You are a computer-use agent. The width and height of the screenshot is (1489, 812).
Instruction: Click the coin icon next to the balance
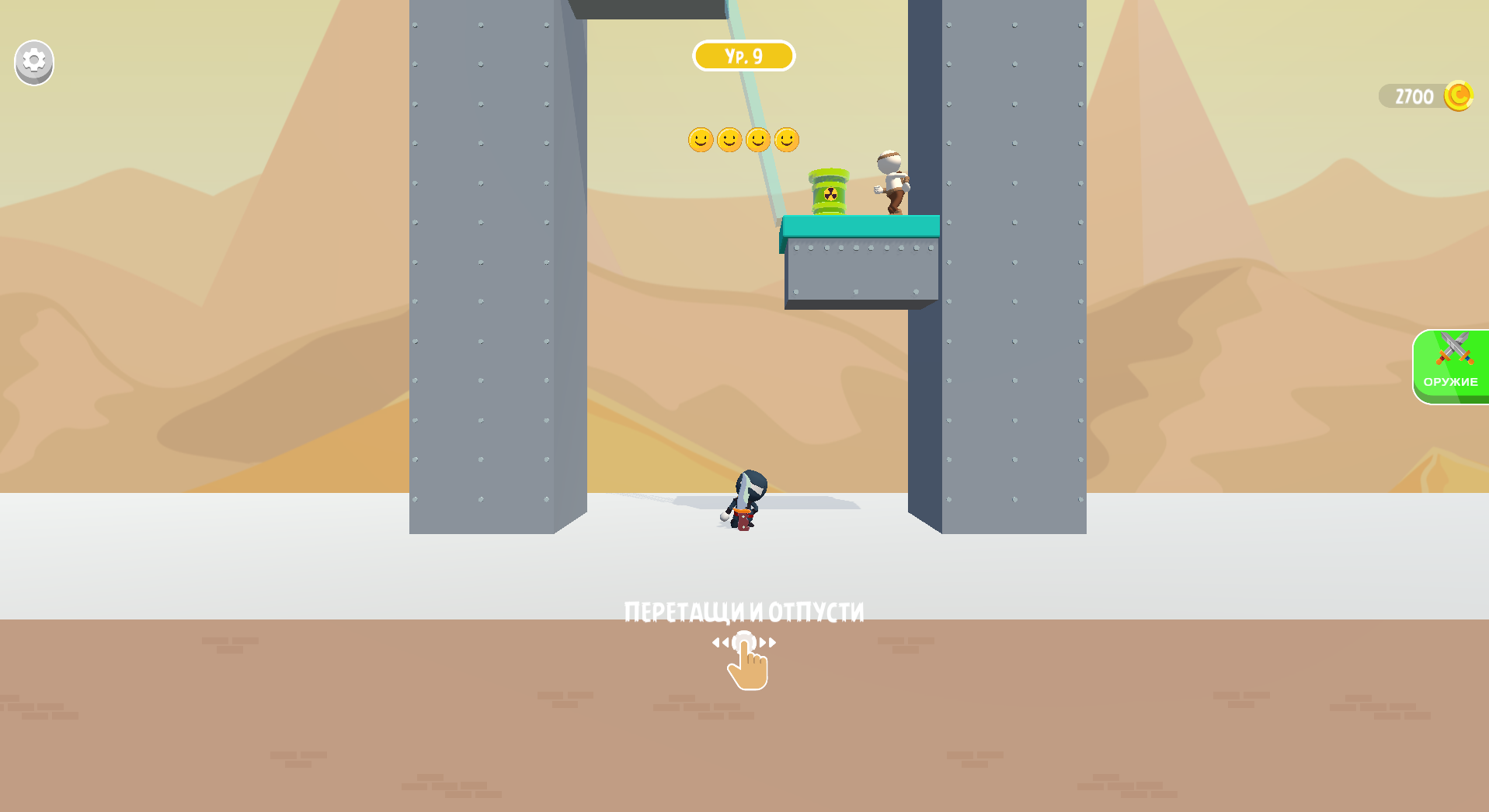click(1459, 95)
